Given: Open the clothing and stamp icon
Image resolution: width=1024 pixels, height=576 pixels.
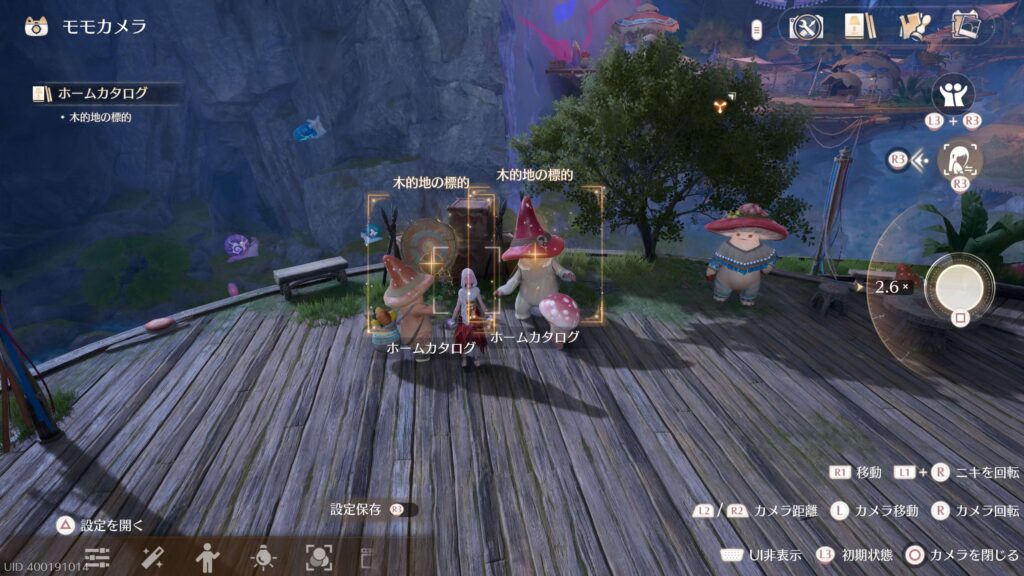Looking at the screenshot, I should pos(914,26).
